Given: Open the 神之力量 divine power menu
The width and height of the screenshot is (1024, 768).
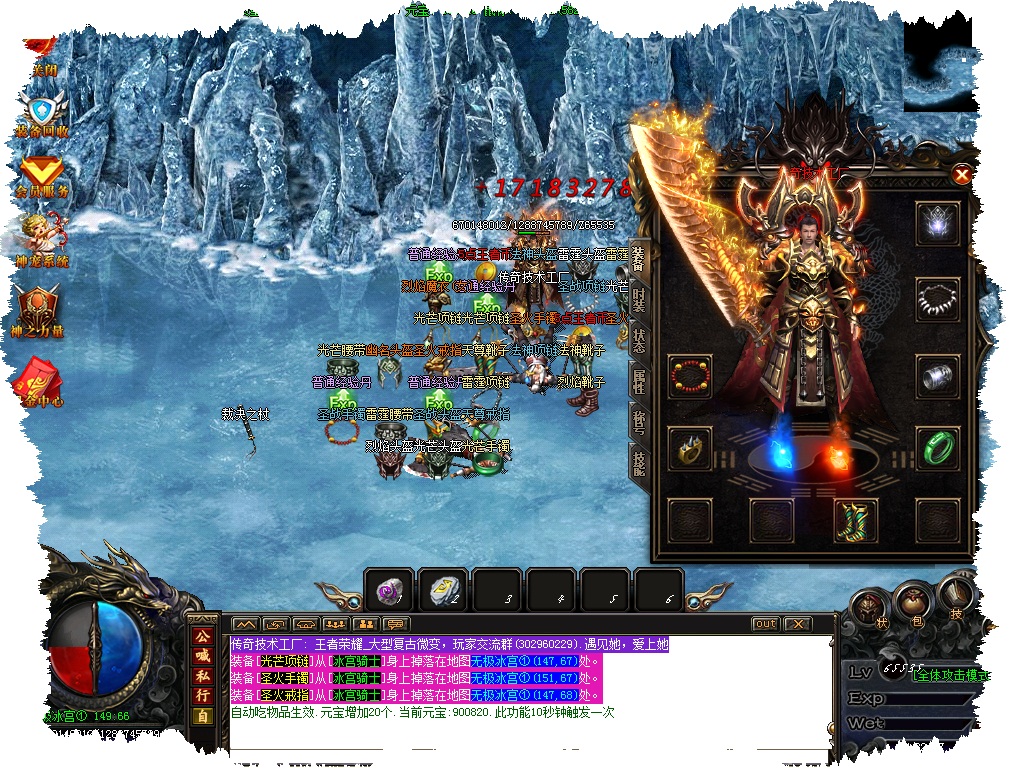Looking at the screenshot, I should pos(40,308).
